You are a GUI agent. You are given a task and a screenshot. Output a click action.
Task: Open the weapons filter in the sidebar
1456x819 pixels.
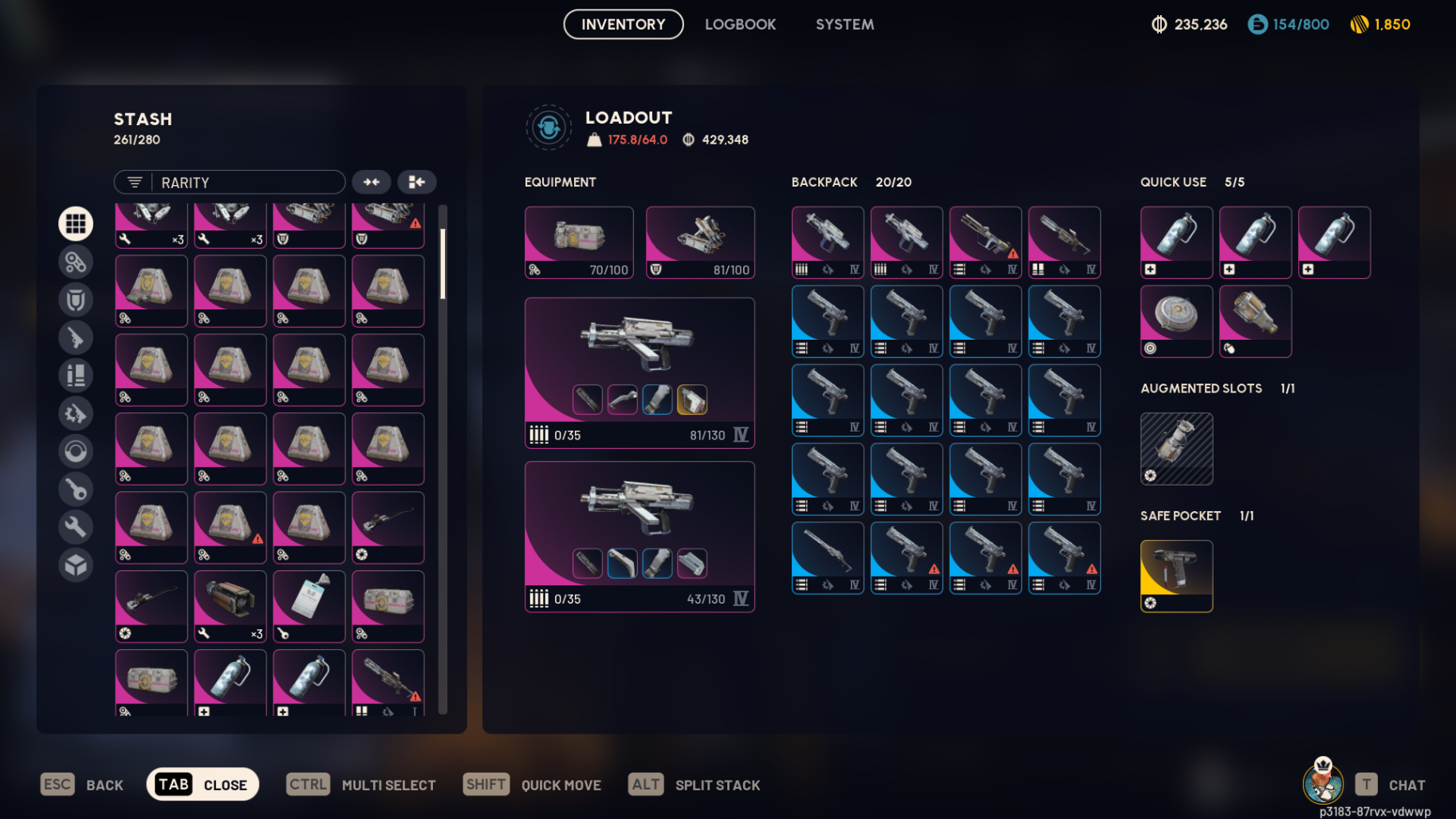click(76, 337)
